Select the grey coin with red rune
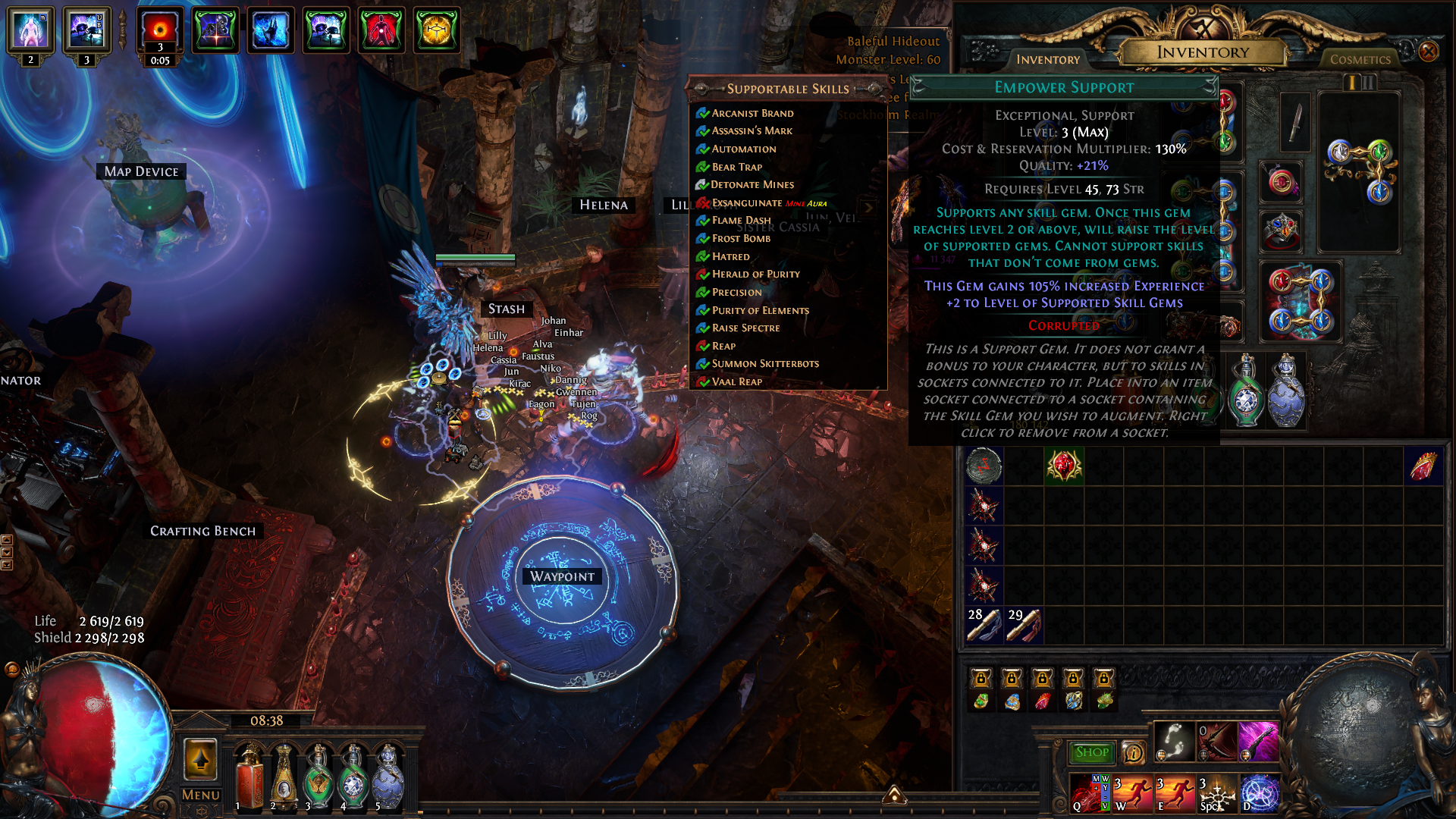Image resolution: width=1456 pixels, height=819 pixels. tap(984, 466)
